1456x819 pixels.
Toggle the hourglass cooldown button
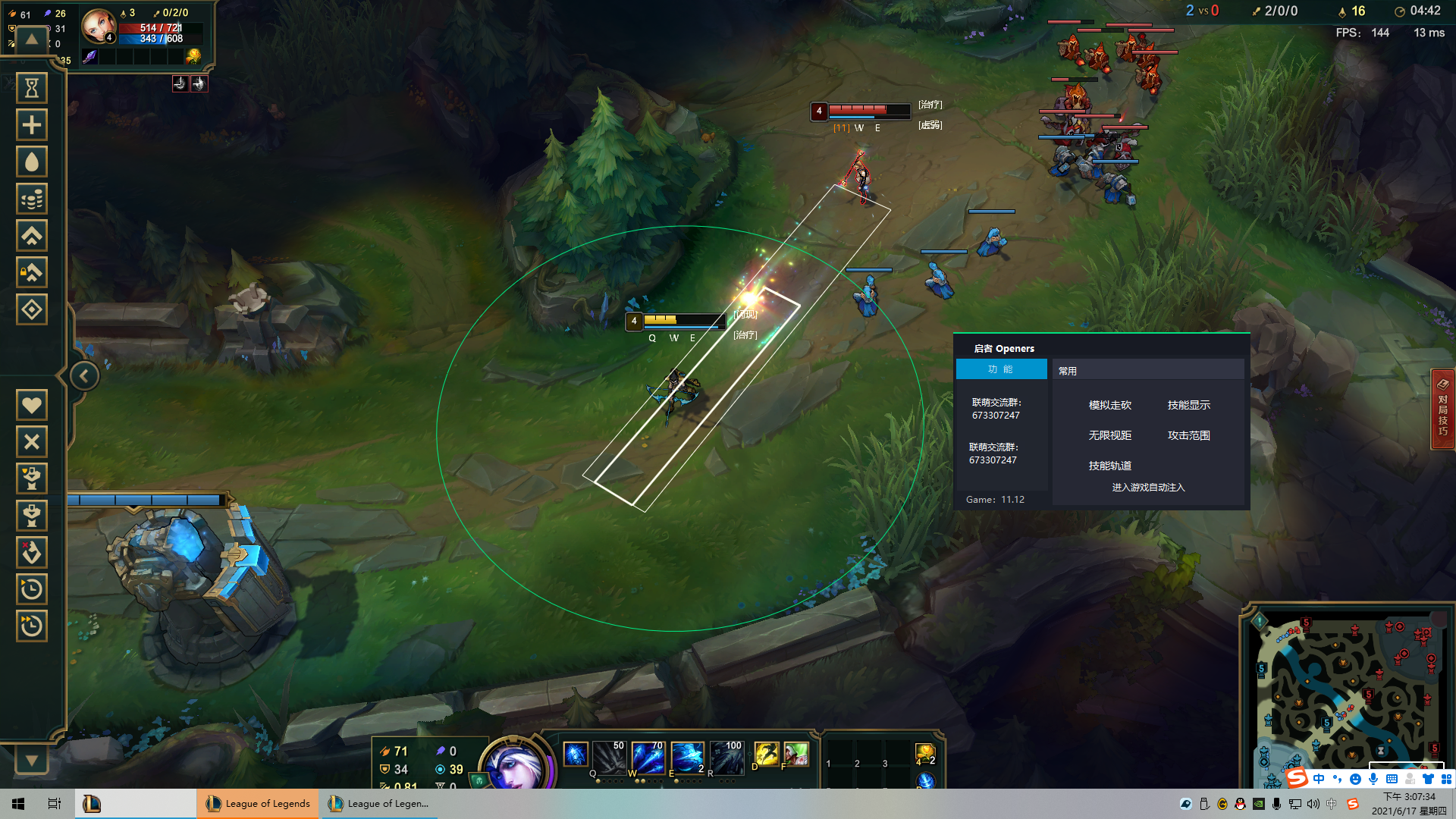click(x=32, y=89)
